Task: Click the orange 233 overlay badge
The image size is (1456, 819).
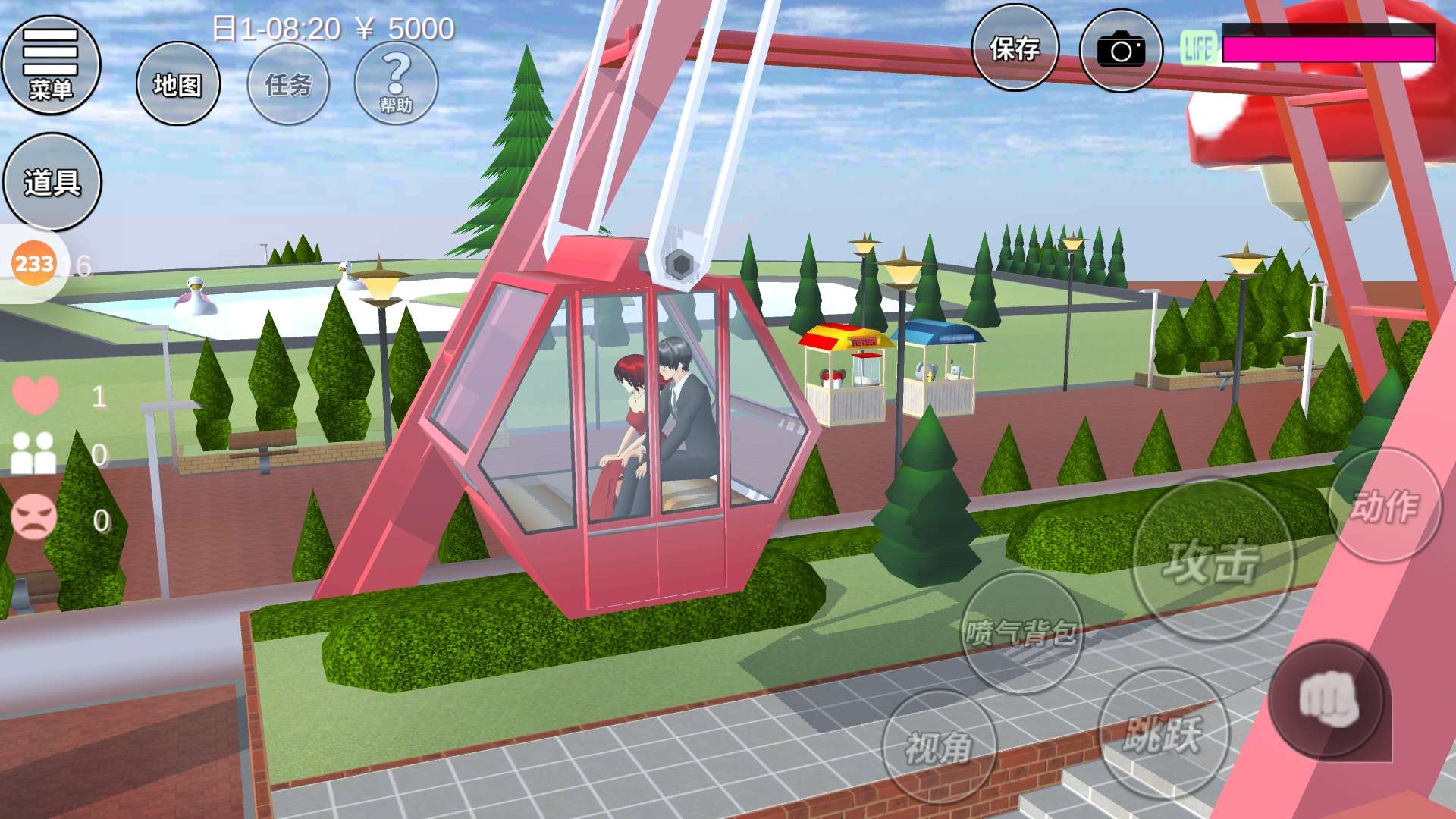Action: tap(34, 264)
